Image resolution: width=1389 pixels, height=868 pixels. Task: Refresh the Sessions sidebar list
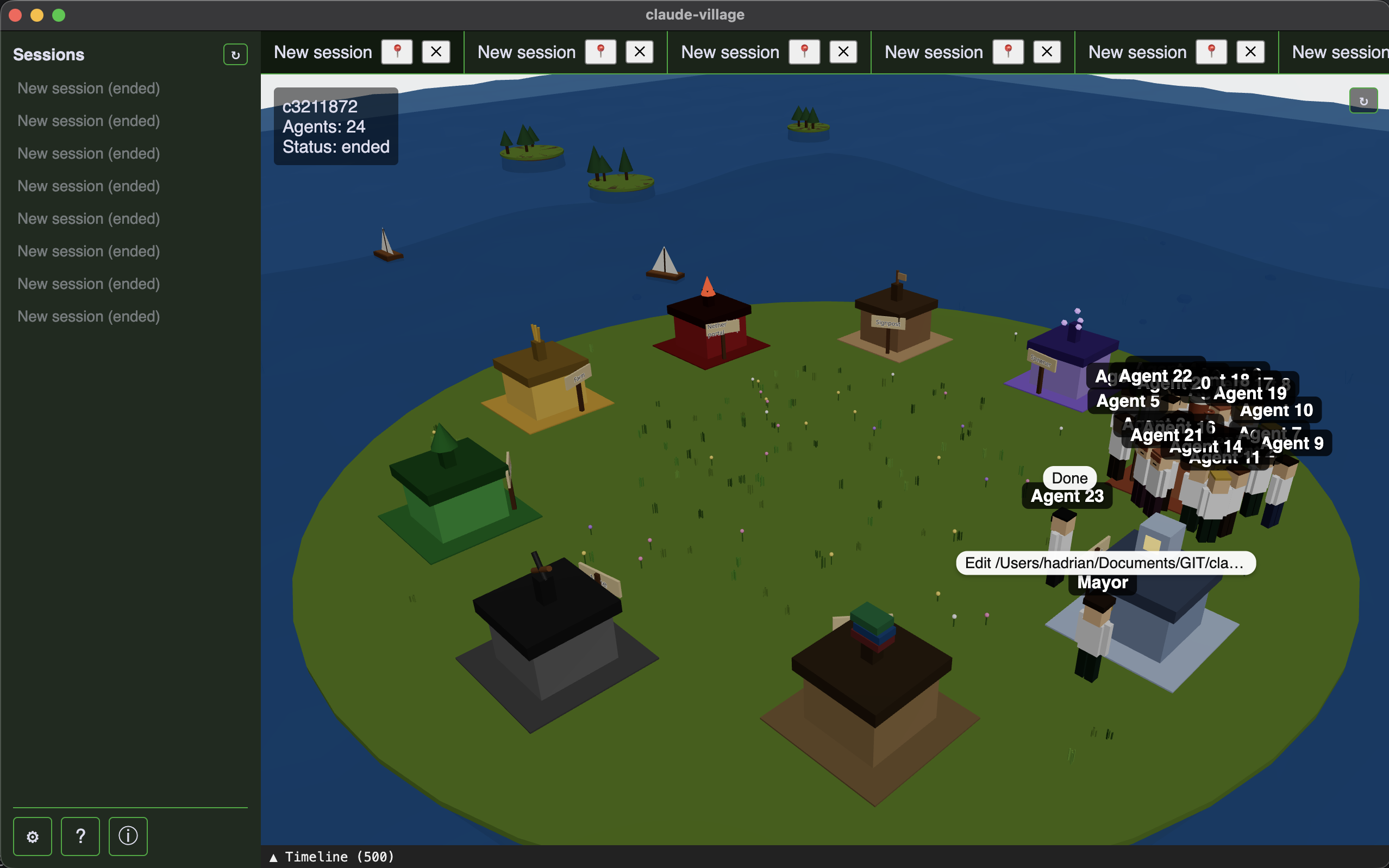235,55
